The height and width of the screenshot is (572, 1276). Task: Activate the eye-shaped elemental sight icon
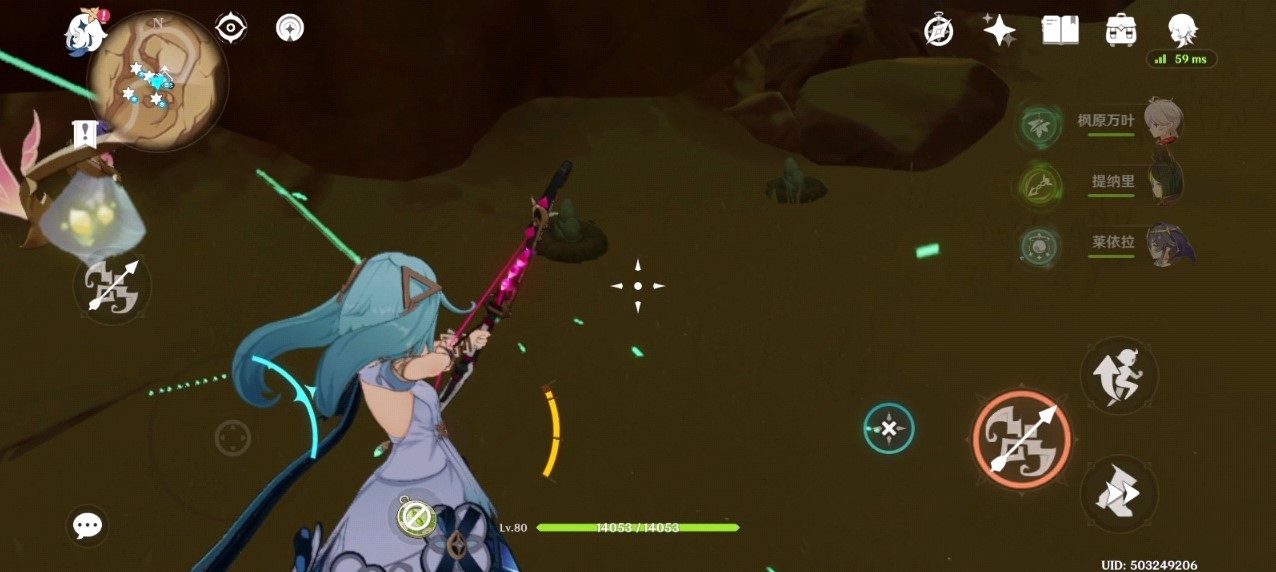231,28
